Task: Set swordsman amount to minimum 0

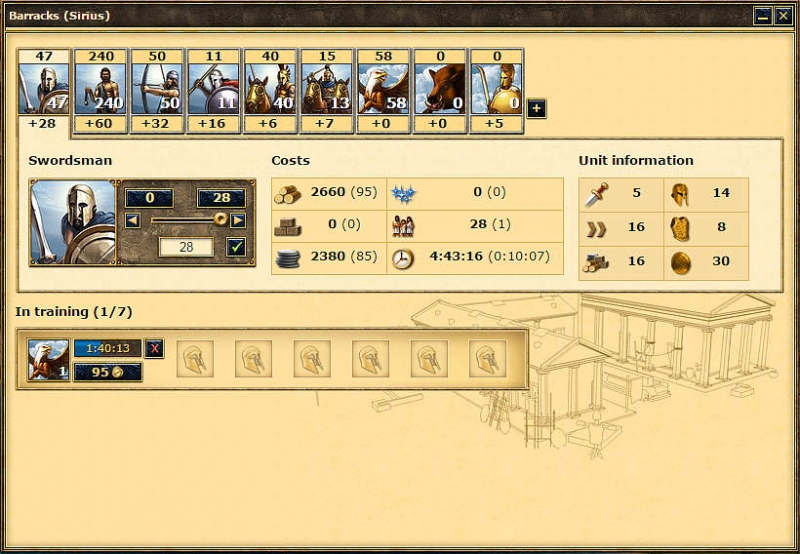Action: 148,198
